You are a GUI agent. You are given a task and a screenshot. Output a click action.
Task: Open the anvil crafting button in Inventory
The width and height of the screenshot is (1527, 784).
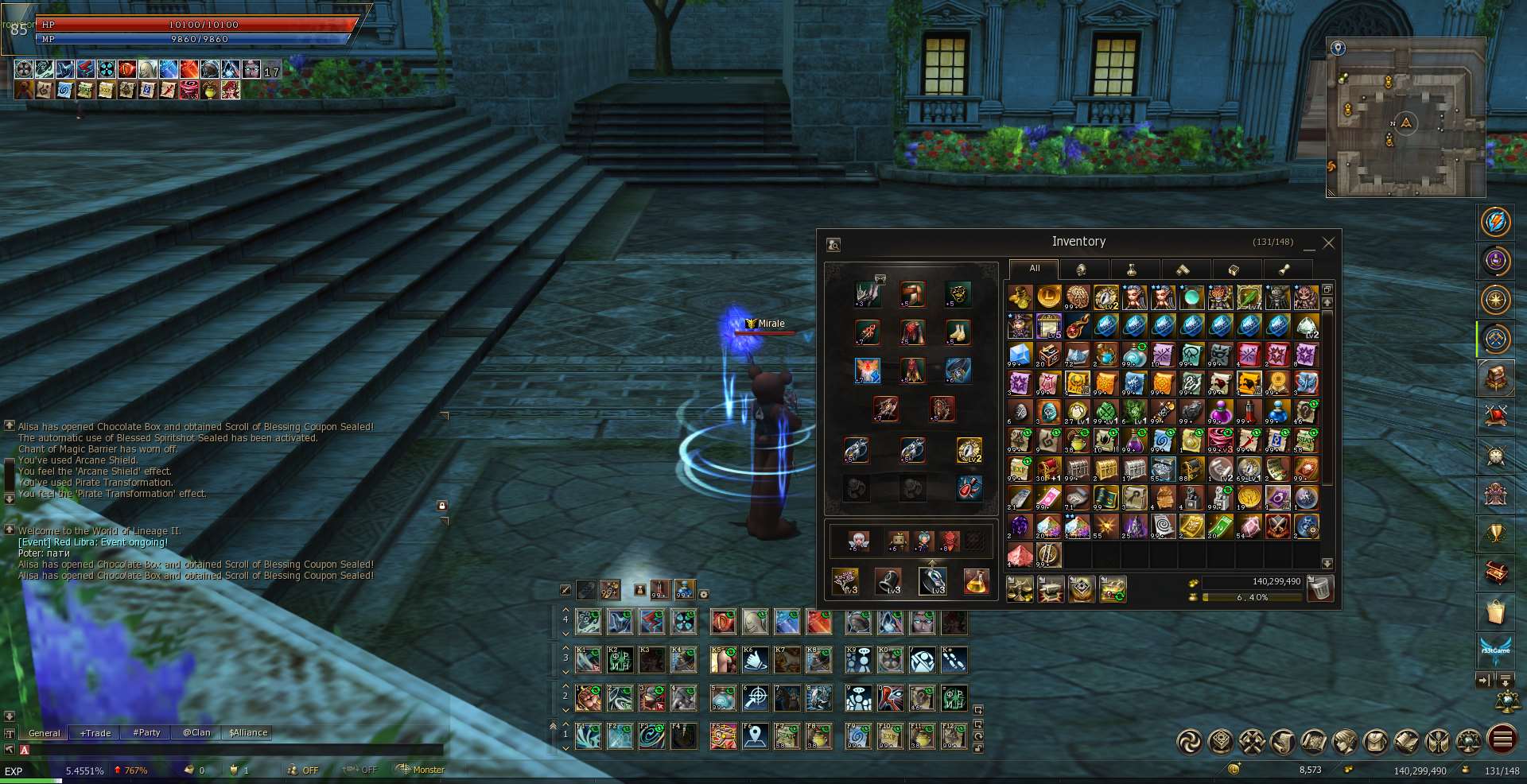(x=1051, y=589)
